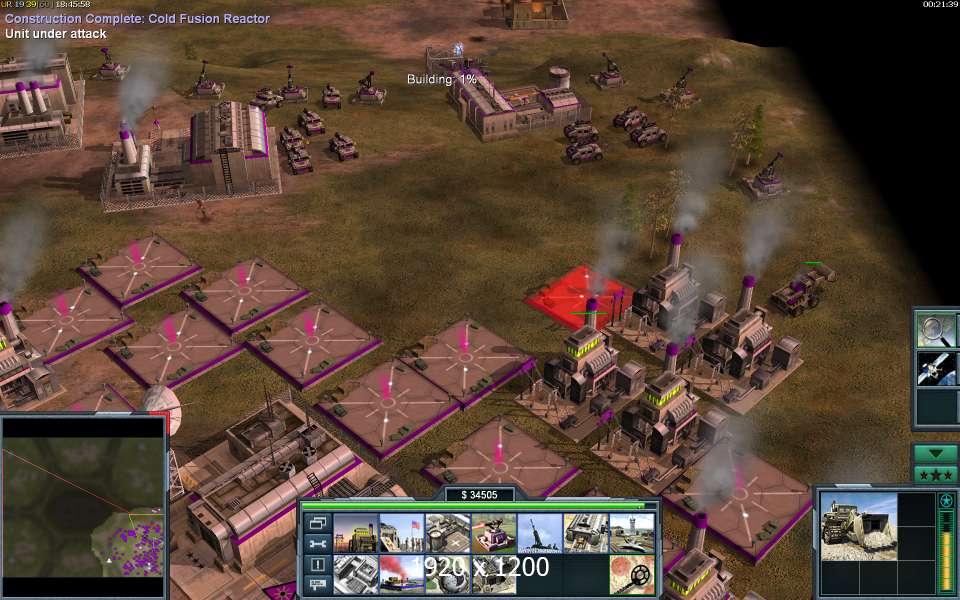Collapse the side shortcut panel with arrow
The width and height of the screenshot is (960, 600).
[935, 453]
